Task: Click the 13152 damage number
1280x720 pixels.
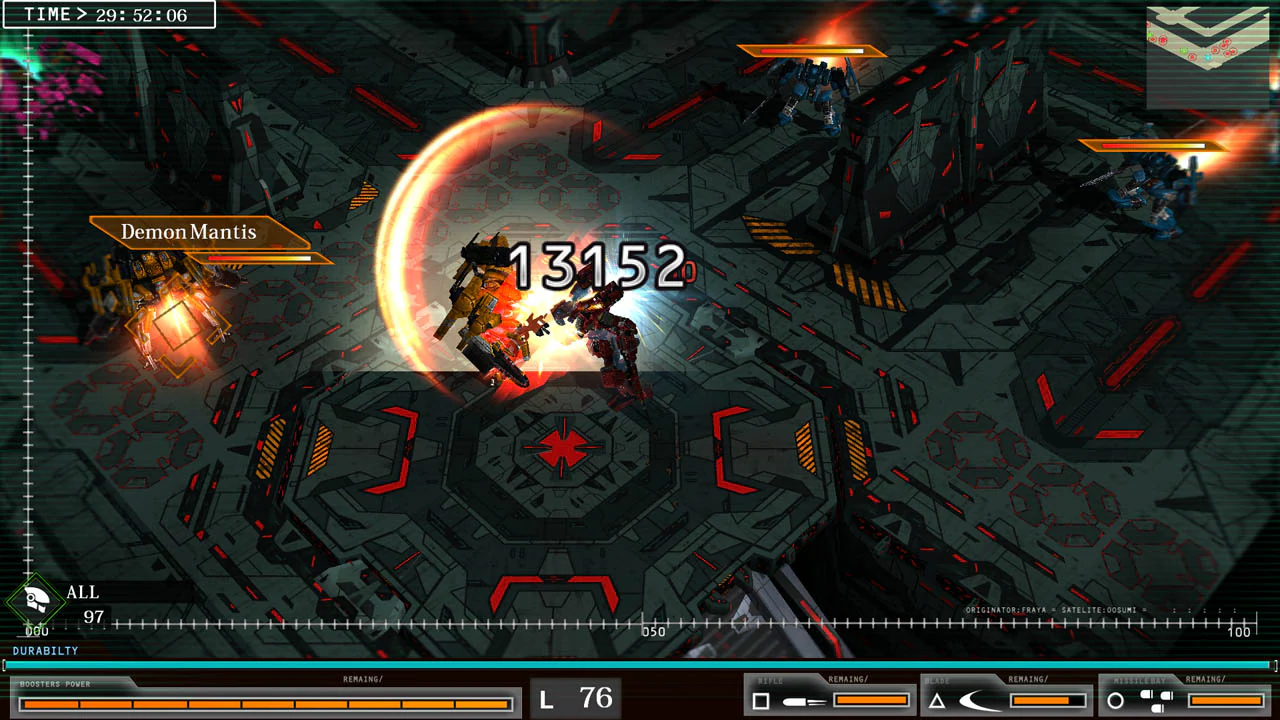Action: click(600, 266)
